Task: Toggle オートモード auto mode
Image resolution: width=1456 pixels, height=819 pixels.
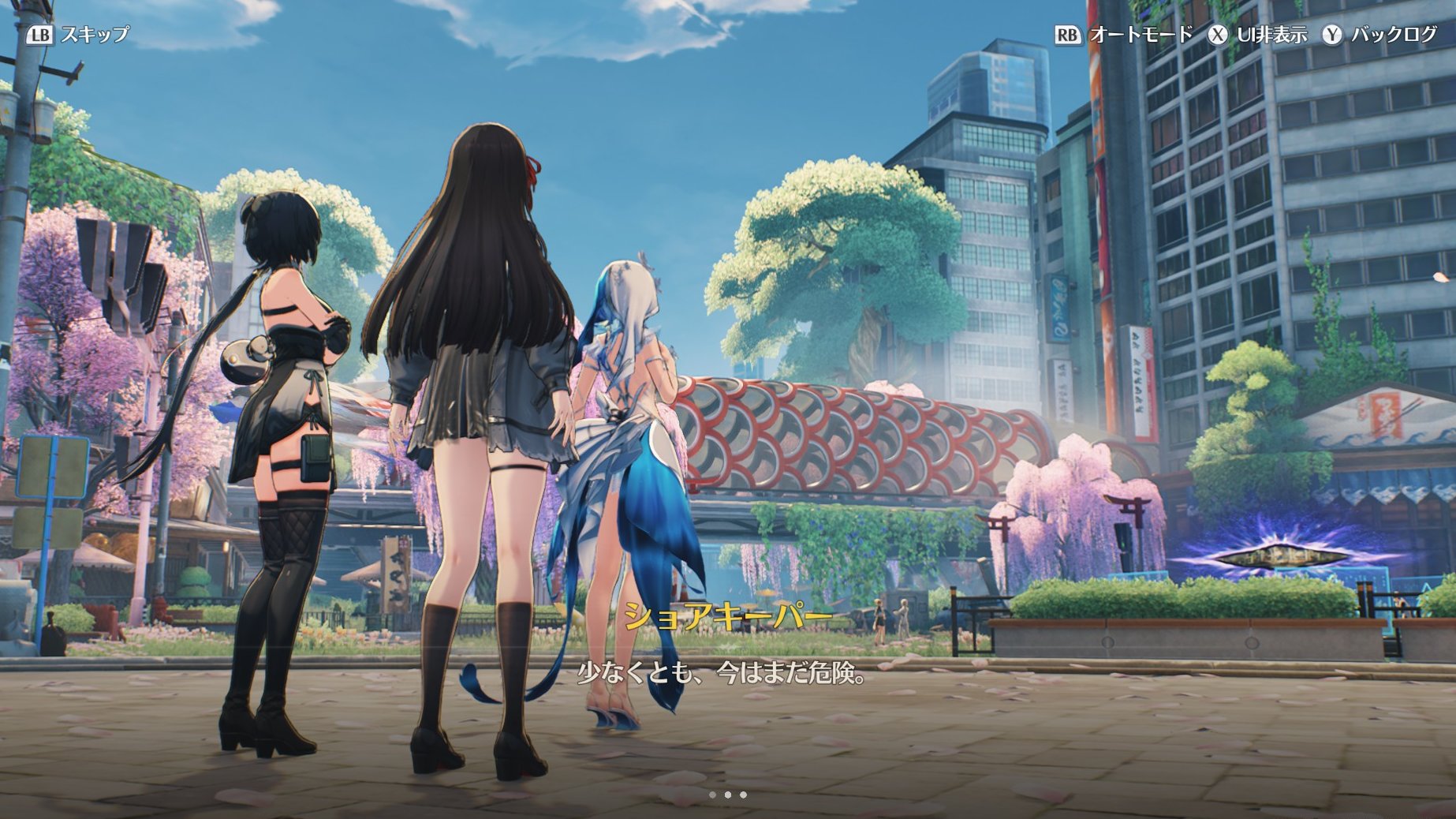Action: (1140, 35)
